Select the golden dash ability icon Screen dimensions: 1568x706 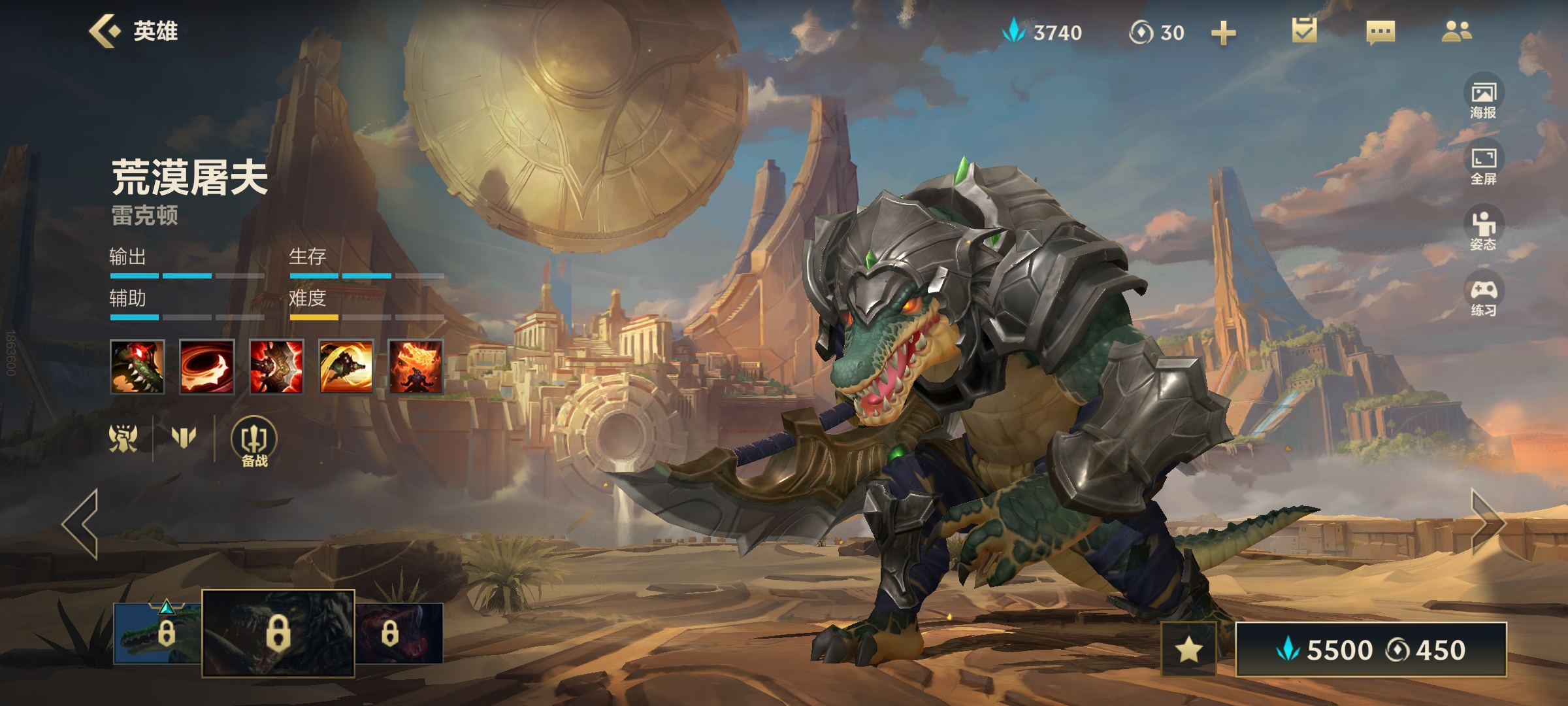346,367
